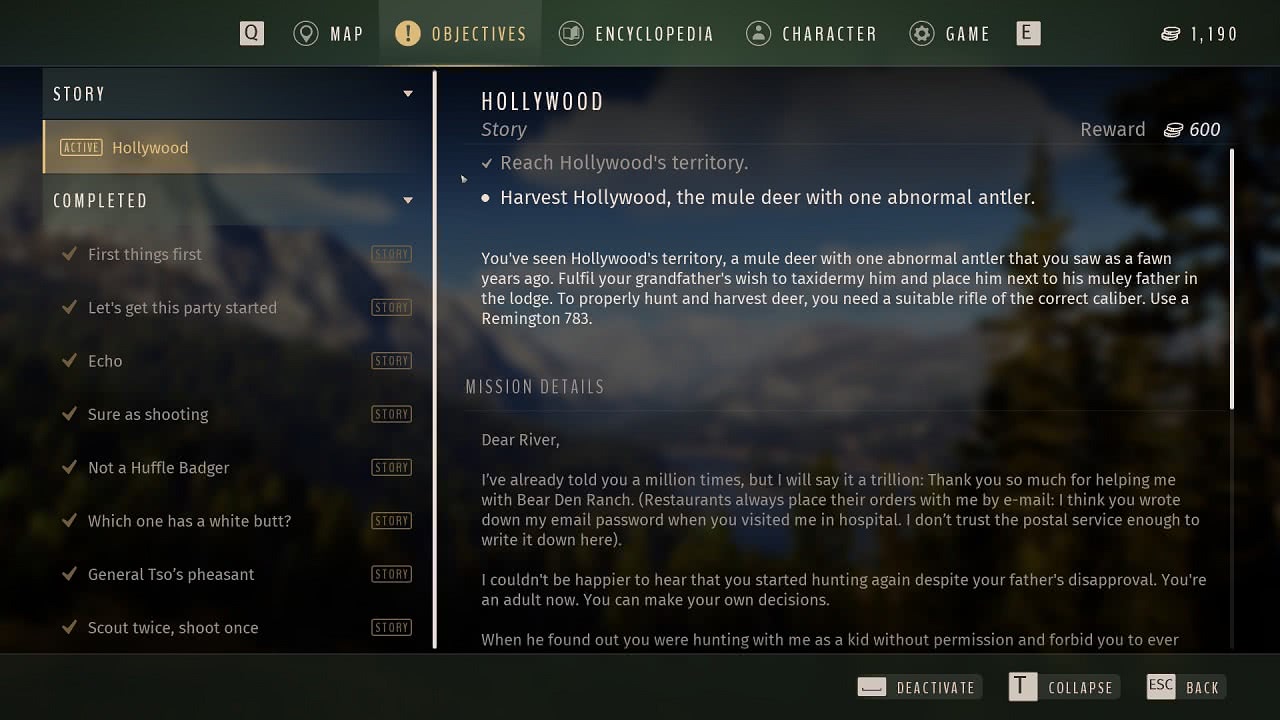The image size is (1280, 720).
Task: Switch to the Objectives tab
Action: [460, 34]
